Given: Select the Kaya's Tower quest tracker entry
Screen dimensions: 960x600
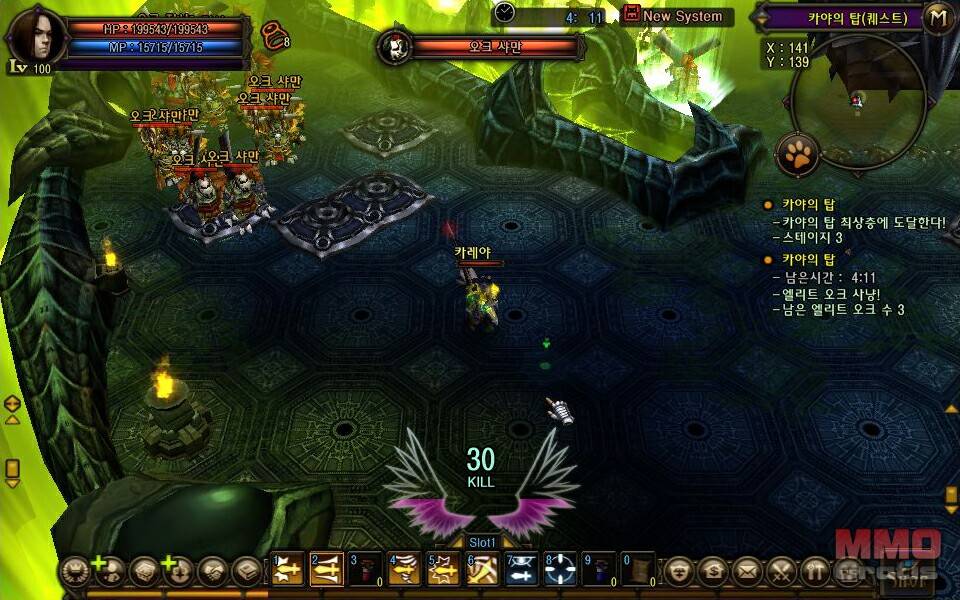Looking at the screenshot, I should click(806, 205).
